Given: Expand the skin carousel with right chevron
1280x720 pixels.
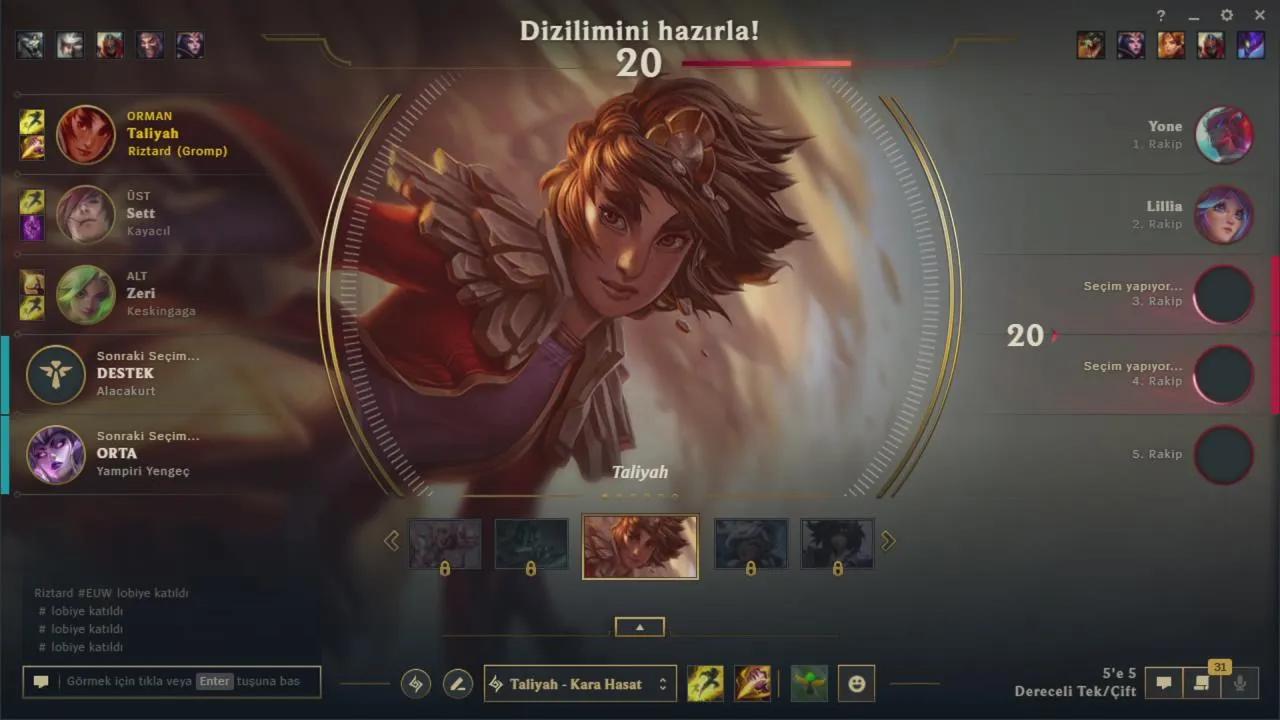Looking at the screenshot, I should 888,540.
